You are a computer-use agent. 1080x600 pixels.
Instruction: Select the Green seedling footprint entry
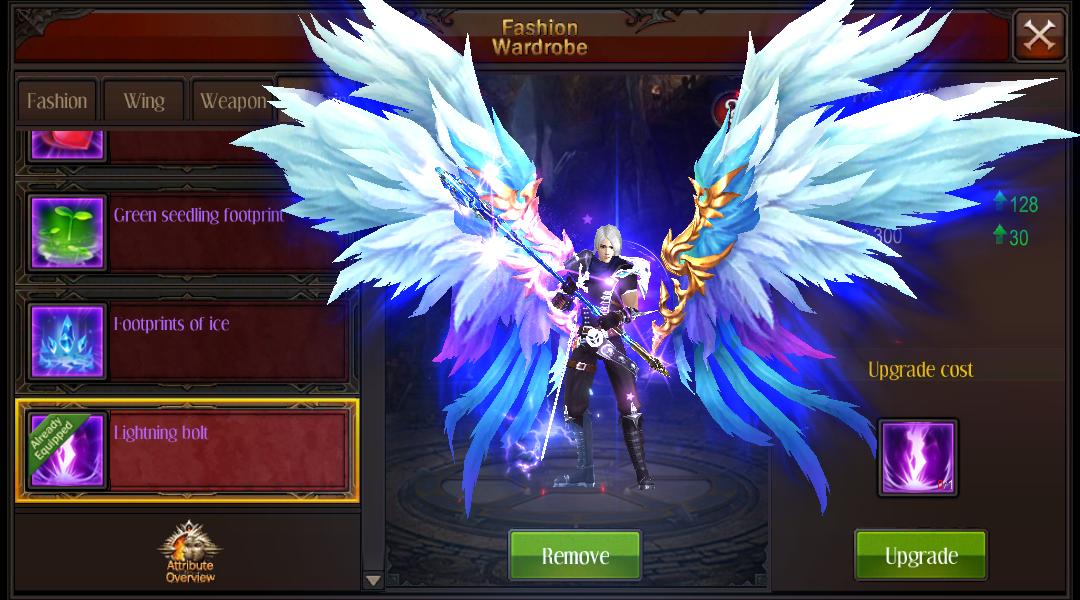click(186, 232)
